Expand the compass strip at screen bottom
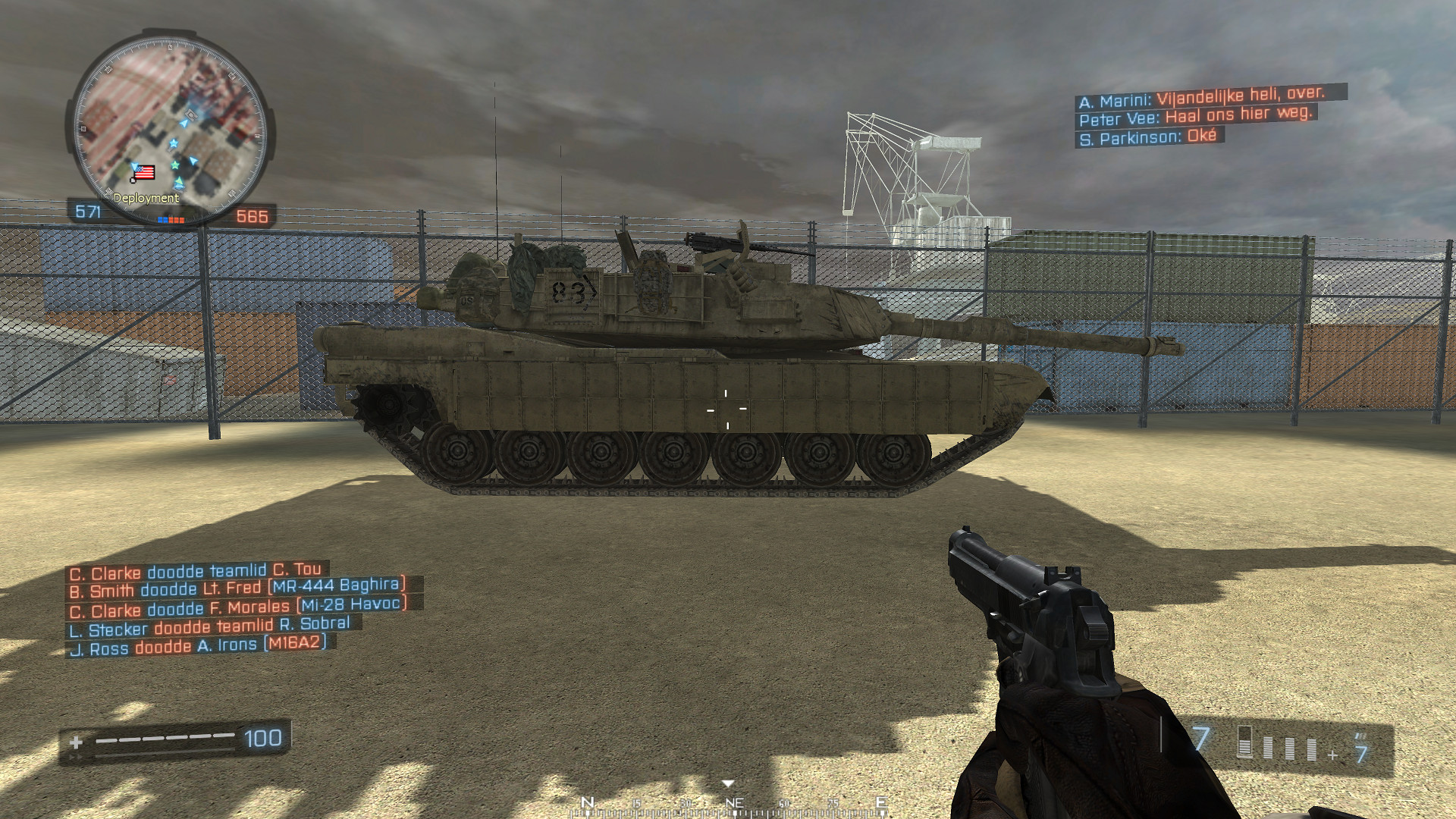The width and height of the screenshot is (1456, 819). pos(728,805)
